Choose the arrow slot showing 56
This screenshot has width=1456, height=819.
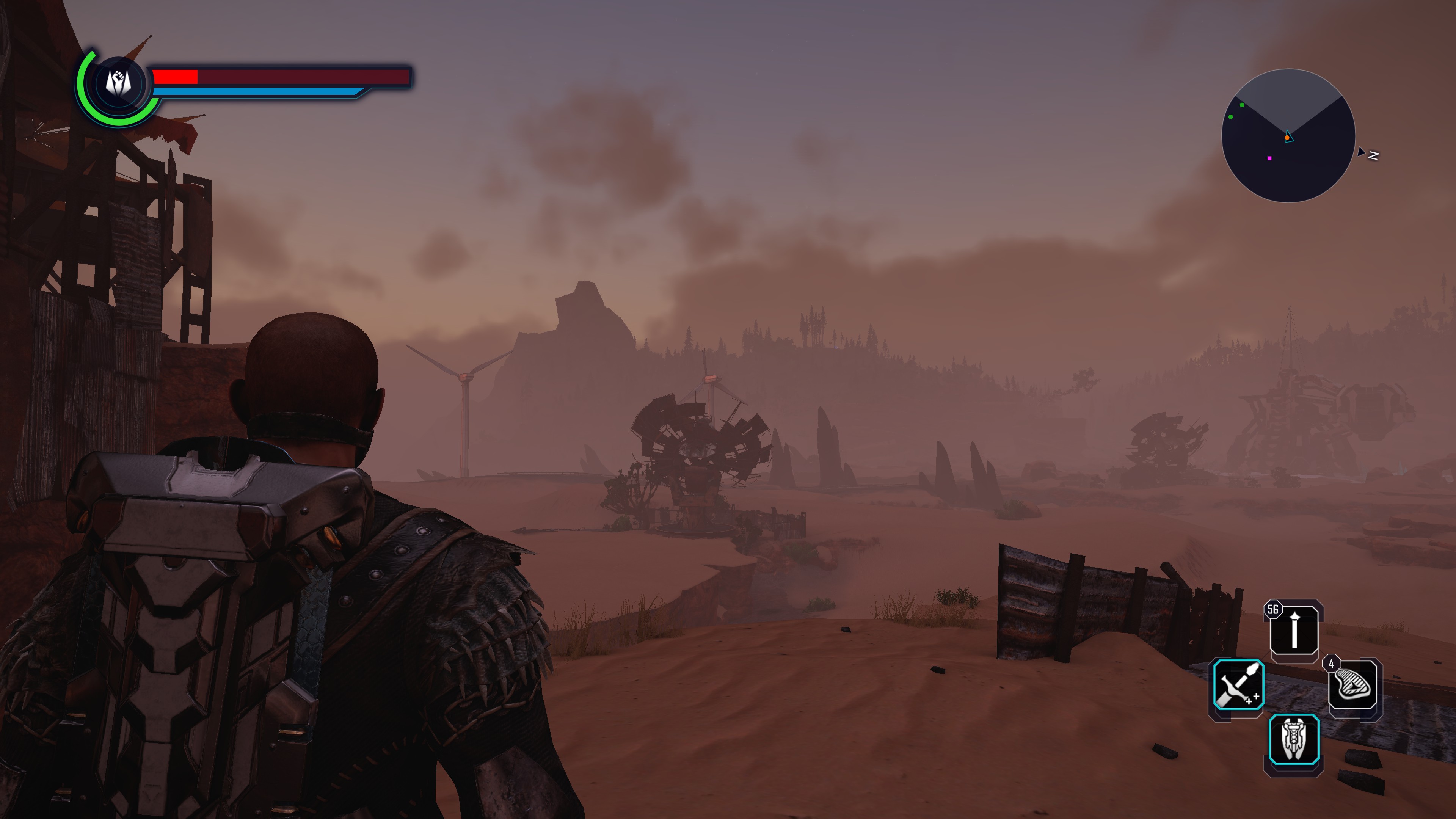1294,630
